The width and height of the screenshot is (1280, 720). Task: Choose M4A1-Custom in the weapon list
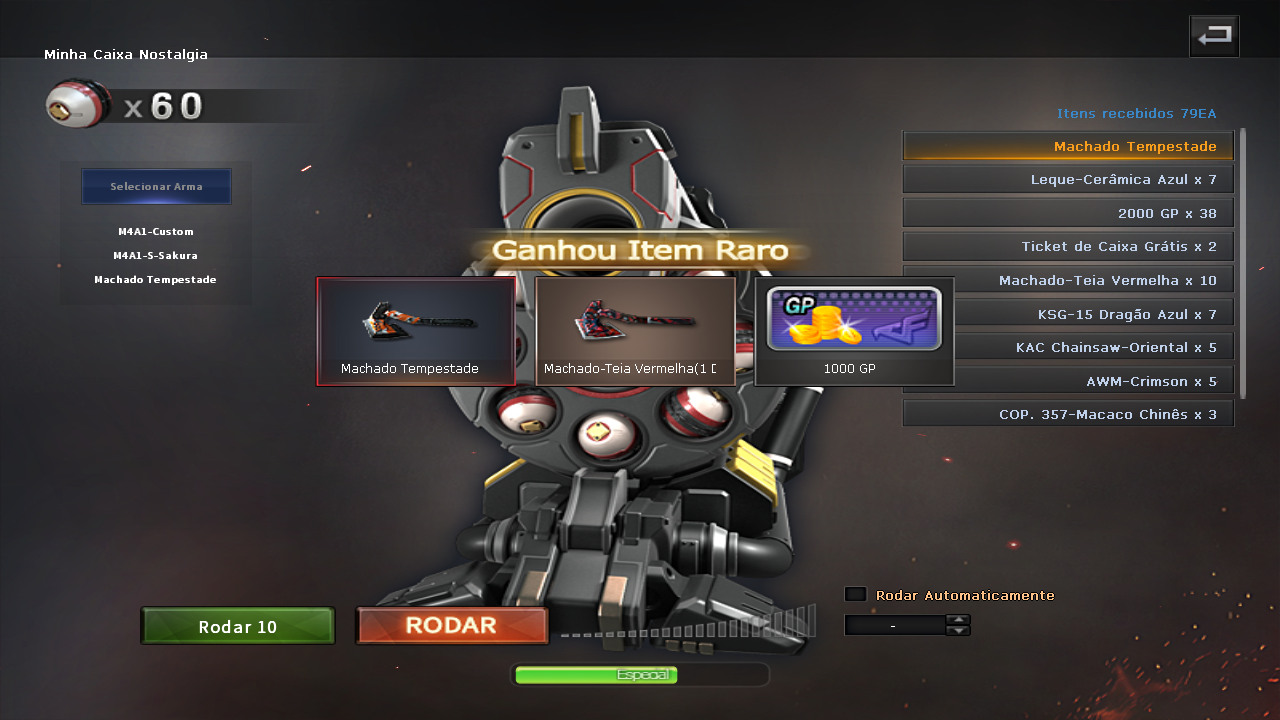tap(156, 232)
